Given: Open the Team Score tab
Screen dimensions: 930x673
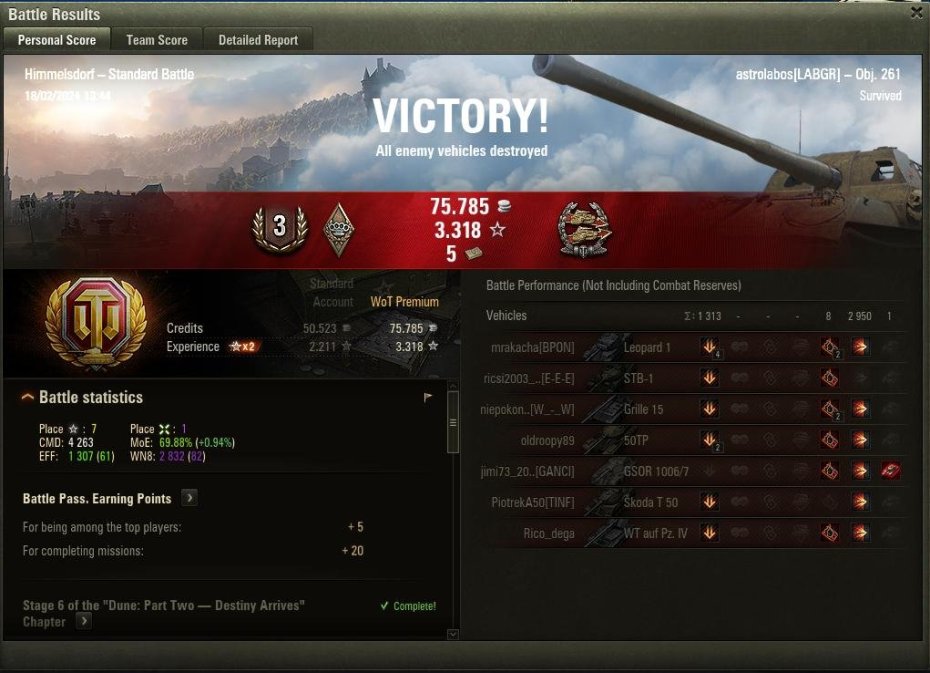Looking at the screenshot, I should tap(157, 40).
